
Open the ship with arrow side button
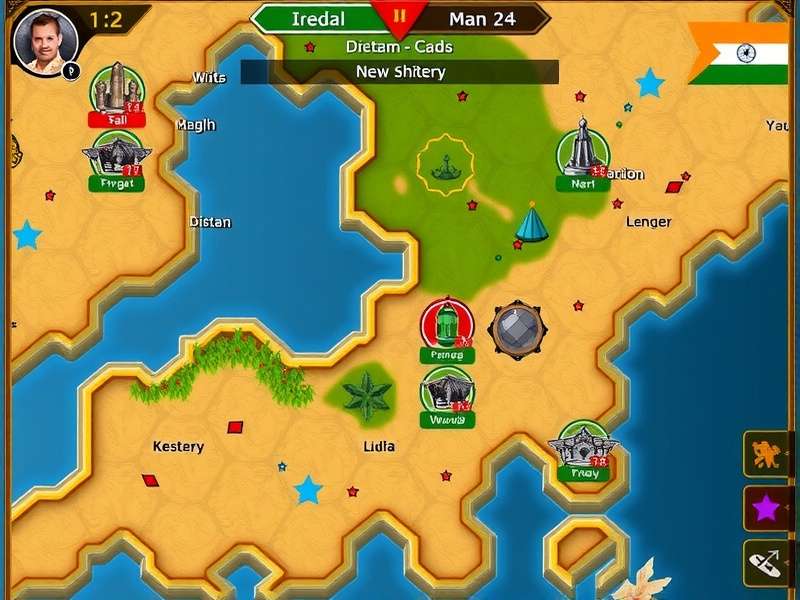click(766, 563)
